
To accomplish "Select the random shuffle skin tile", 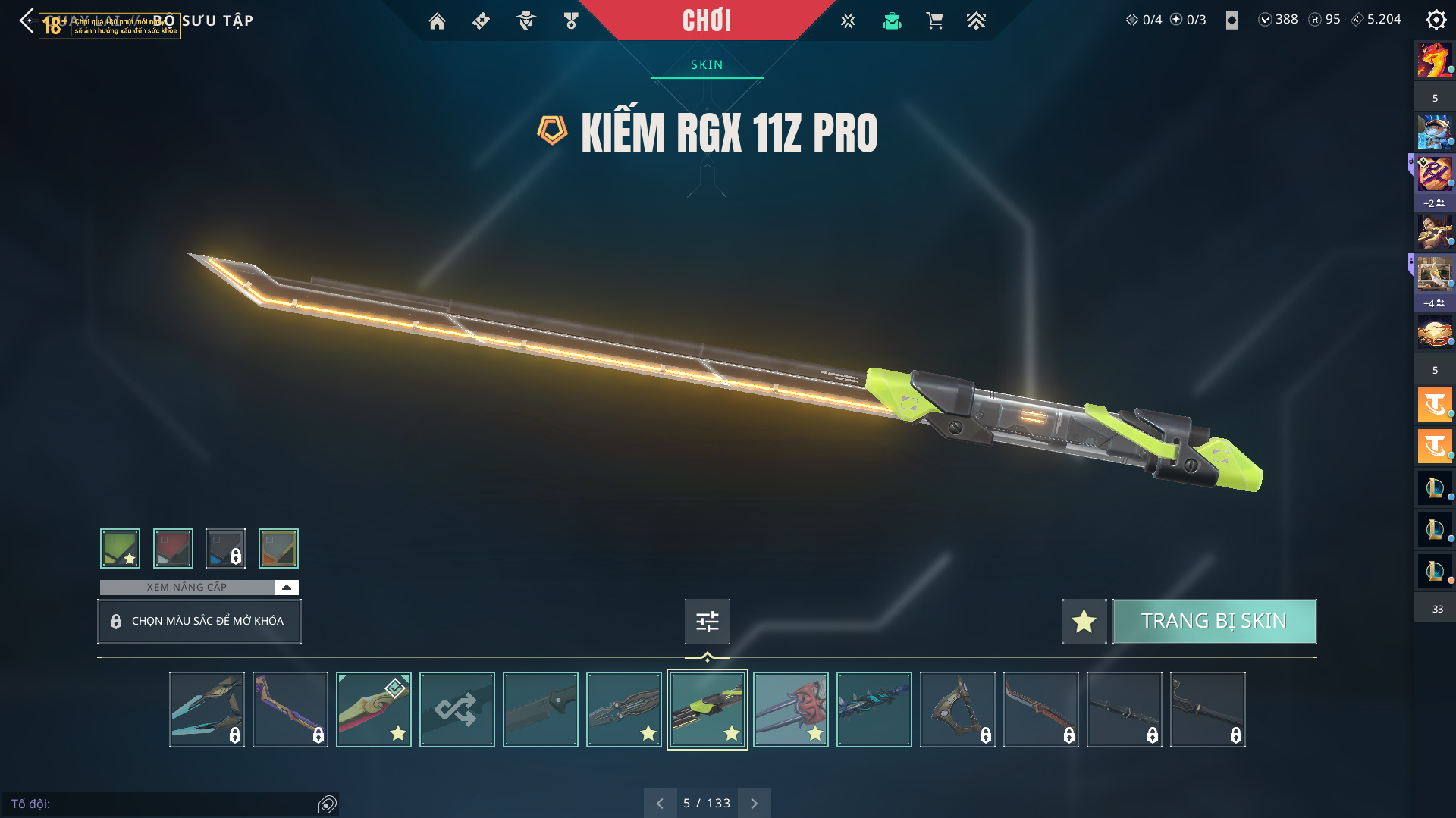I will tap(457, 710).
